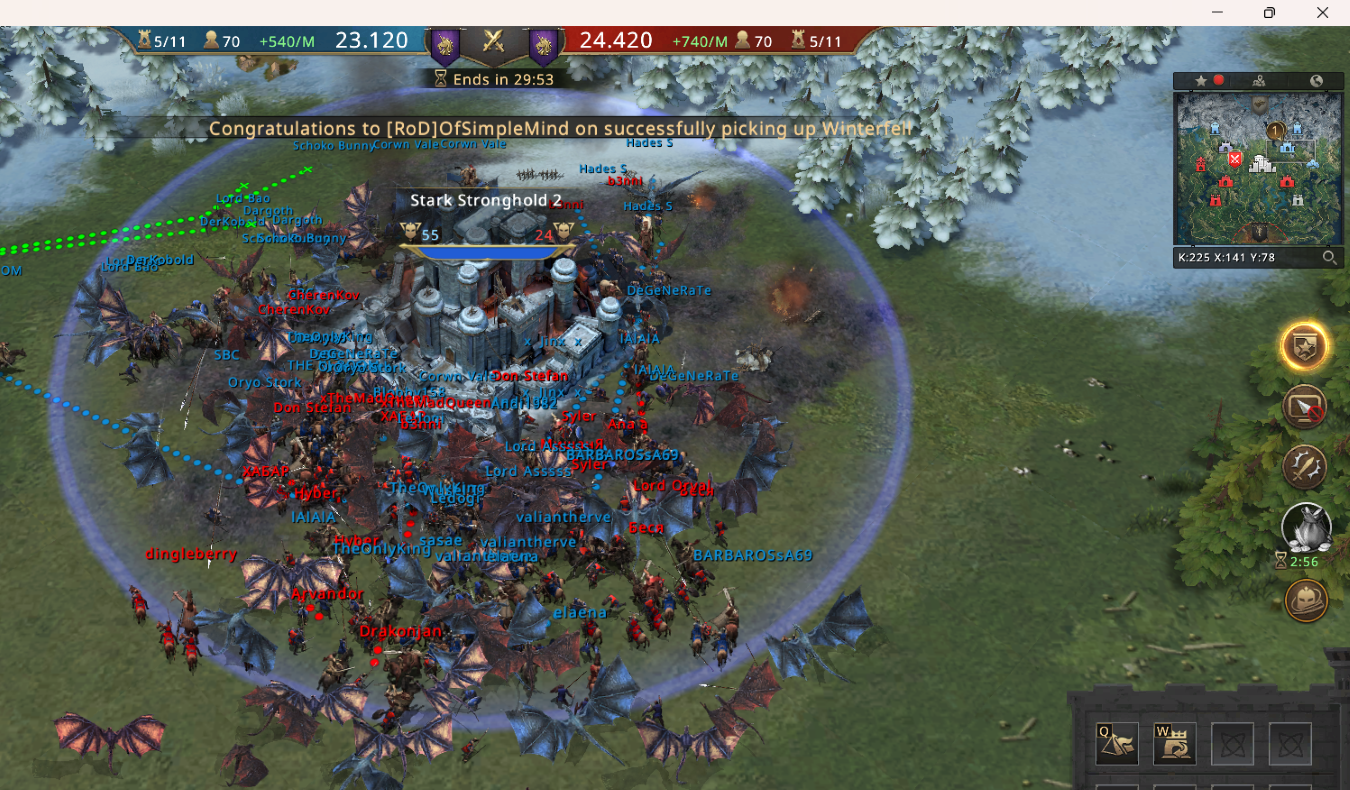Image resolution: width=1350 pixels, height=790 pixels.
Task: Open the helmet button on the right
Action: [1306, 599]
